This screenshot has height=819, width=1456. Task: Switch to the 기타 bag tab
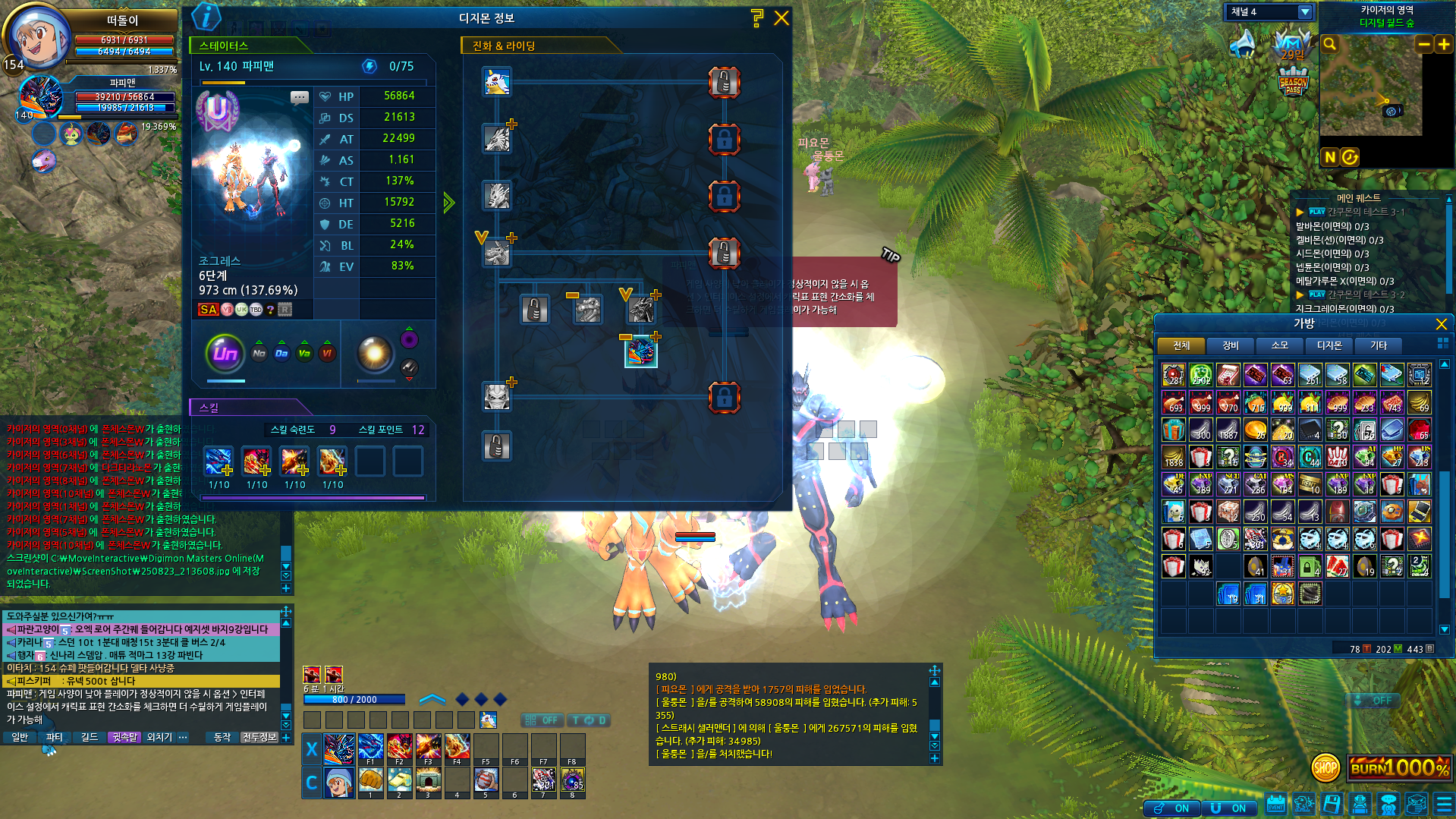pos(1378,346)
